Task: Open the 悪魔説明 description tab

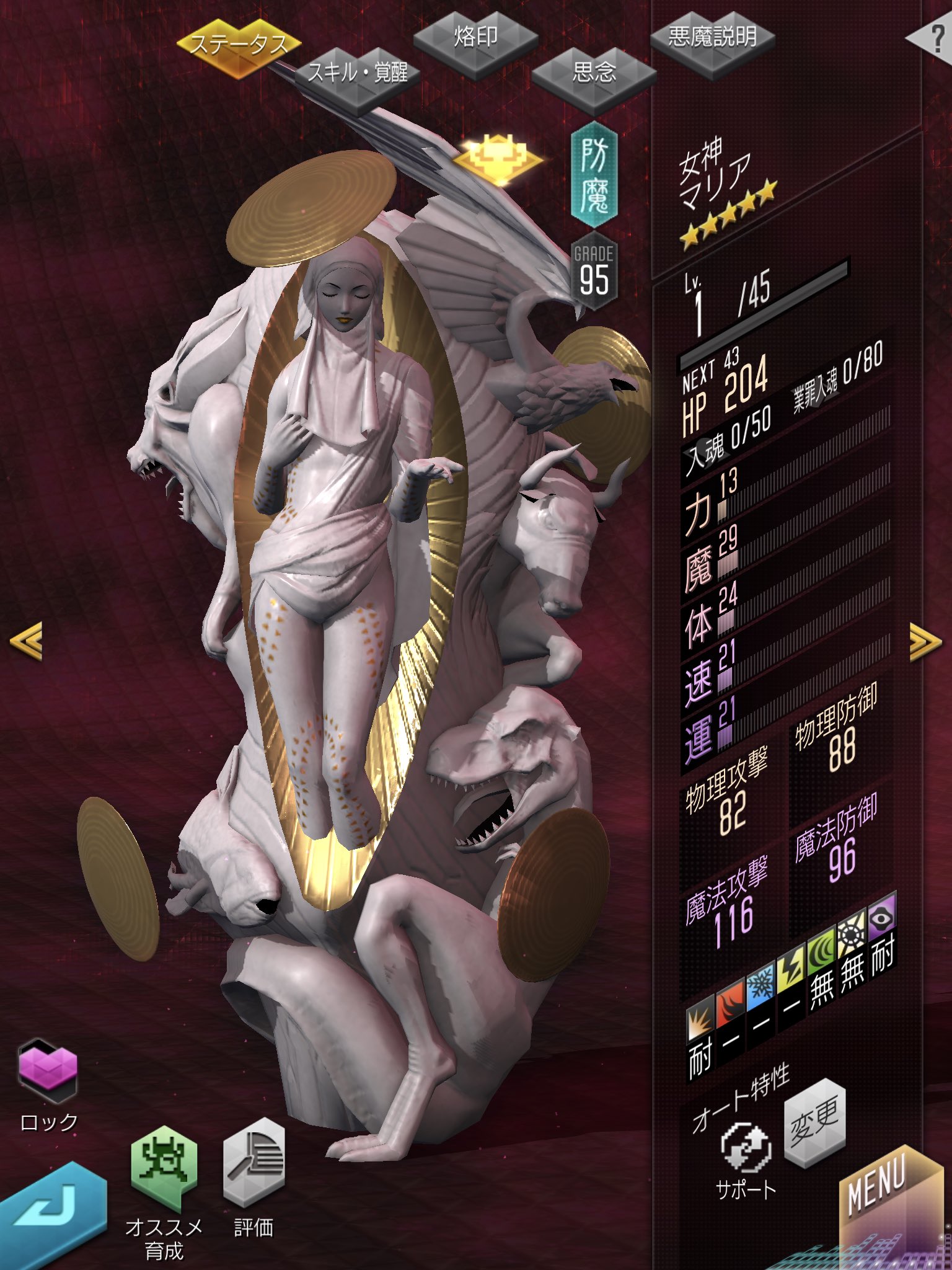Action: pos(712,38)
